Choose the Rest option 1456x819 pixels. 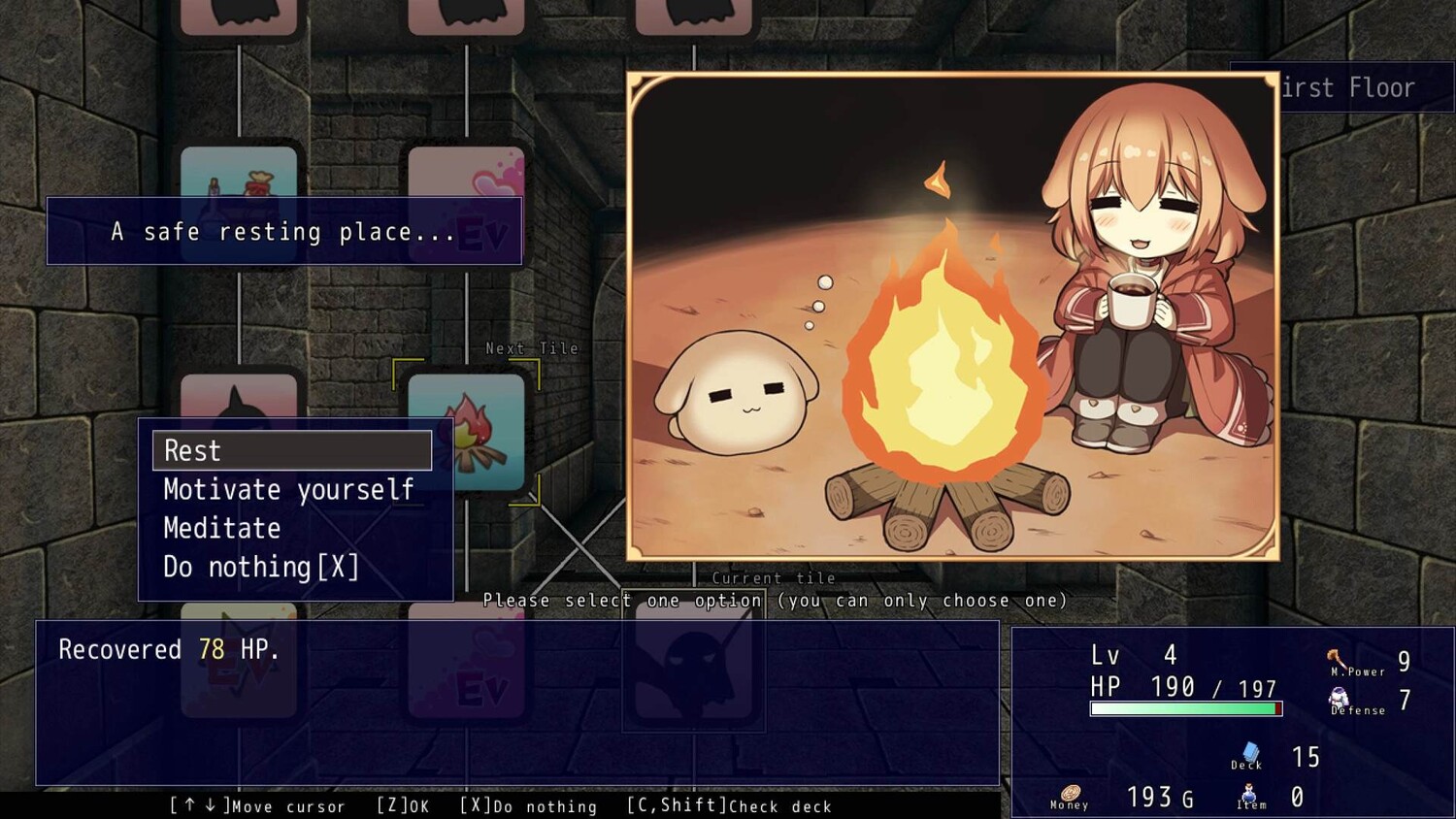[x=291, y=450]
